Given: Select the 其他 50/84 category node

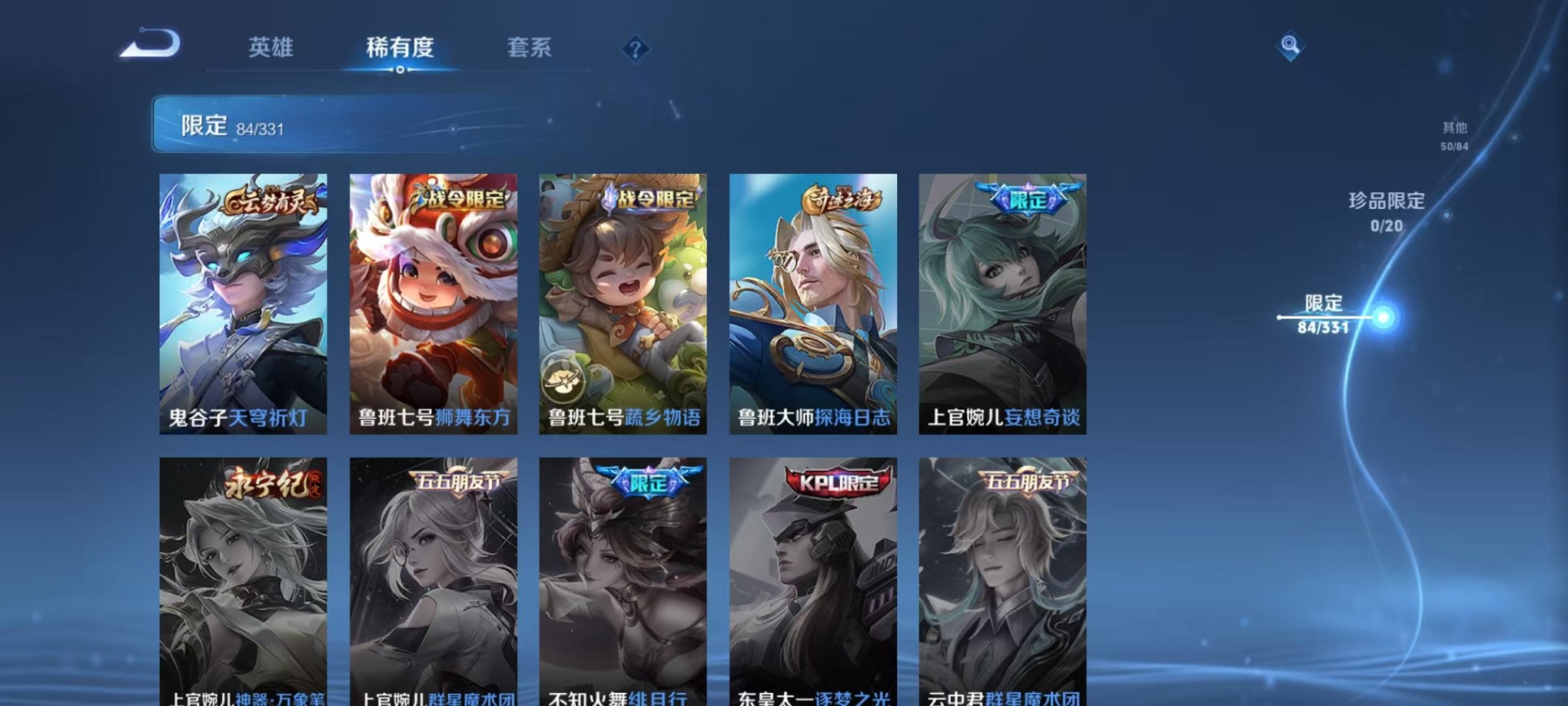Looking at the screenshot, I should click(1453, 135).
